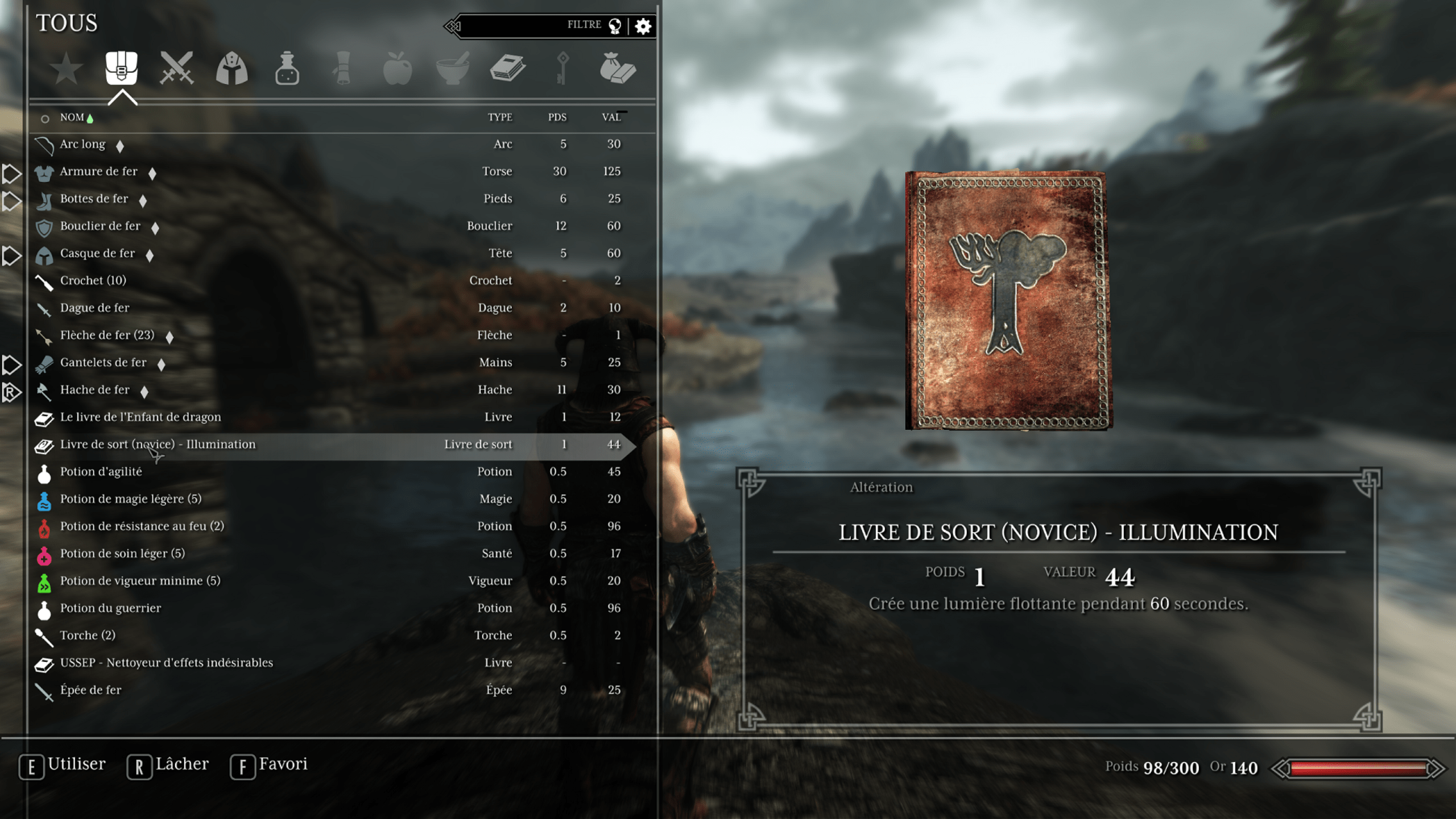The image size is (1456, 819).
Task: Sort the list by TYPE column
Action: click(500, 117)
